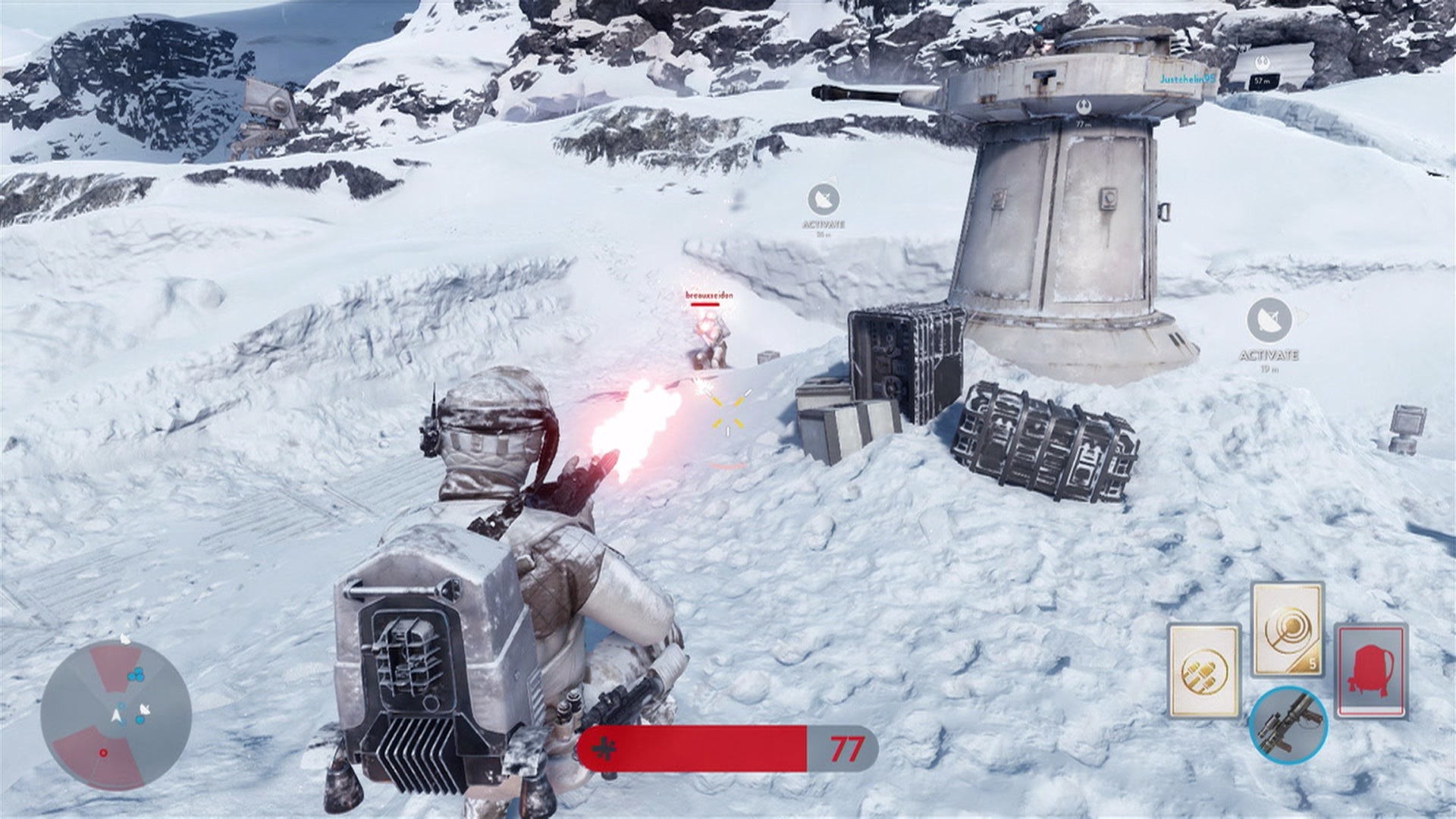
Task: Click the ACTIVATE uplink marker at 19 m
Action: 1269,319
